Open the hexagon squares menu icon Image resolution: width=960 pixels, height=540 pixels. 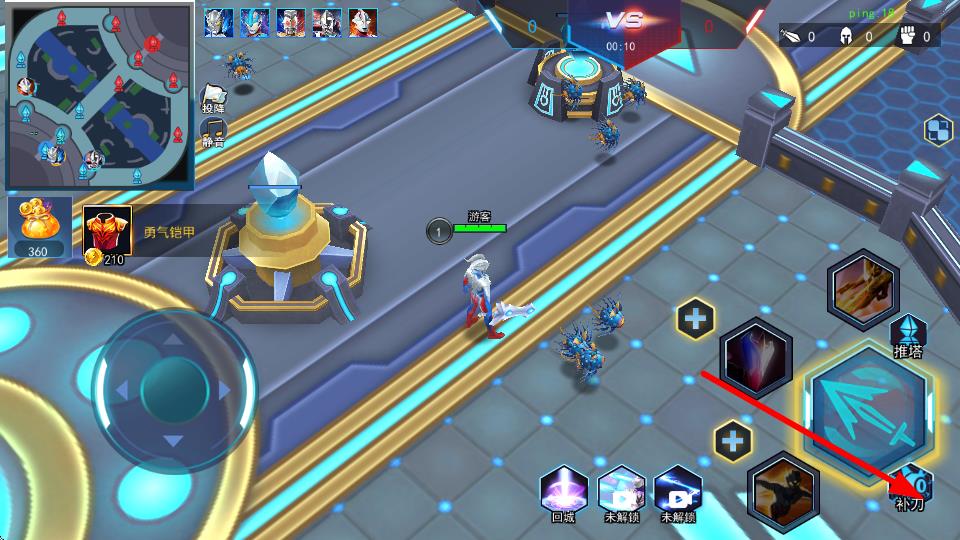pos(938,130)
